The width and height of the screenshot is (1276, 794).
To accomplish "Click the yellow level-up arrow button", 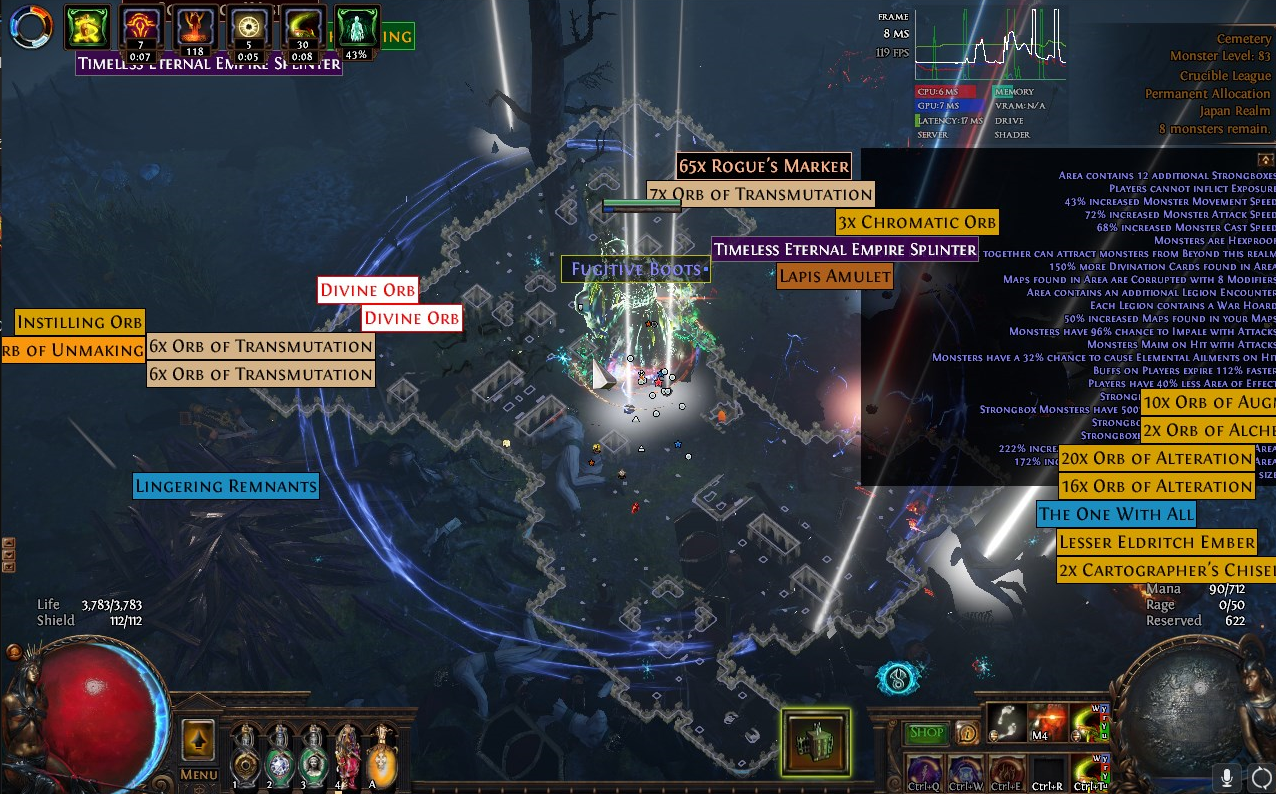I will tap(199, 740).
